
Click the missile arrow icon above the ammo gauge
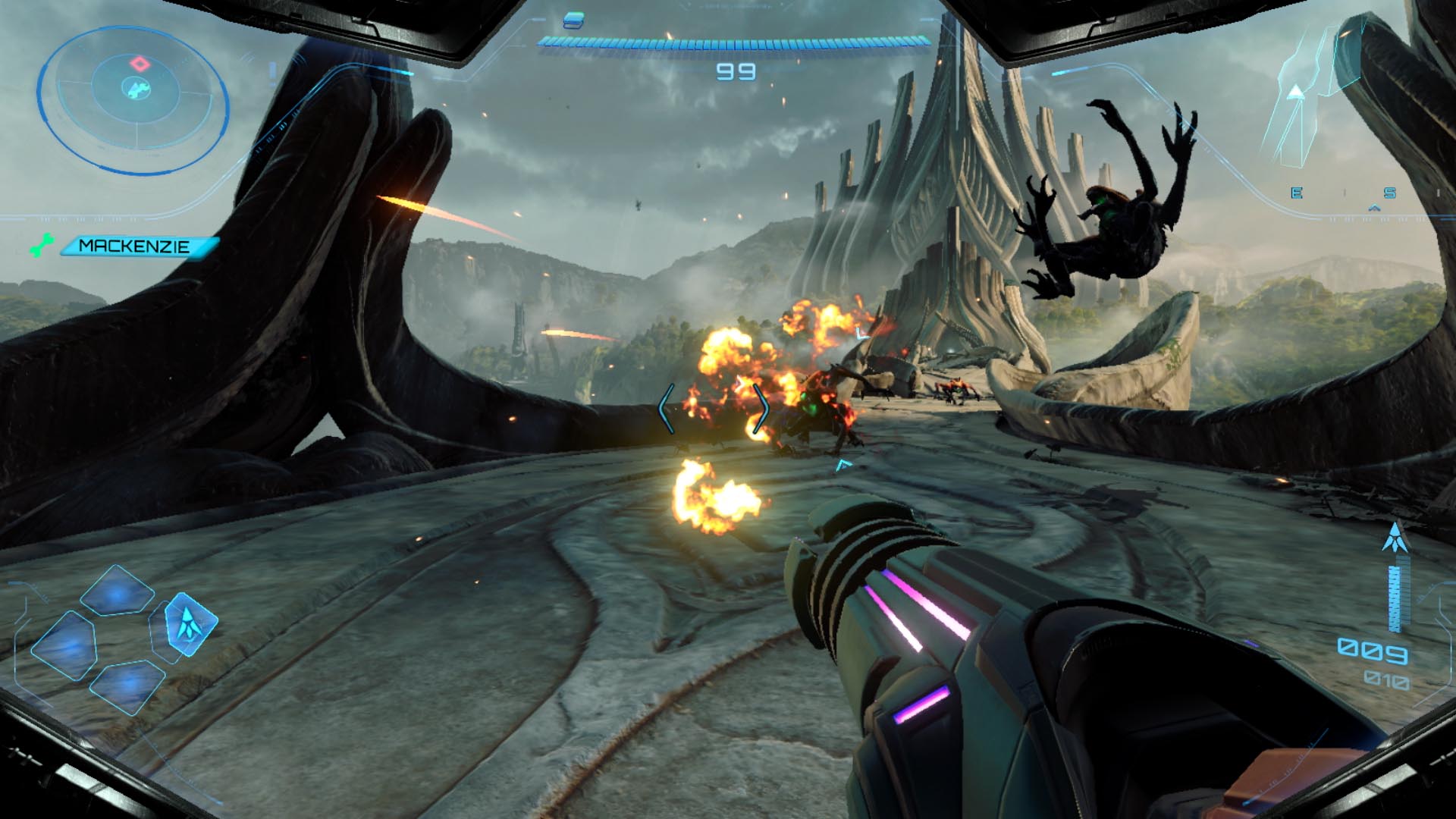(1396, 535)
